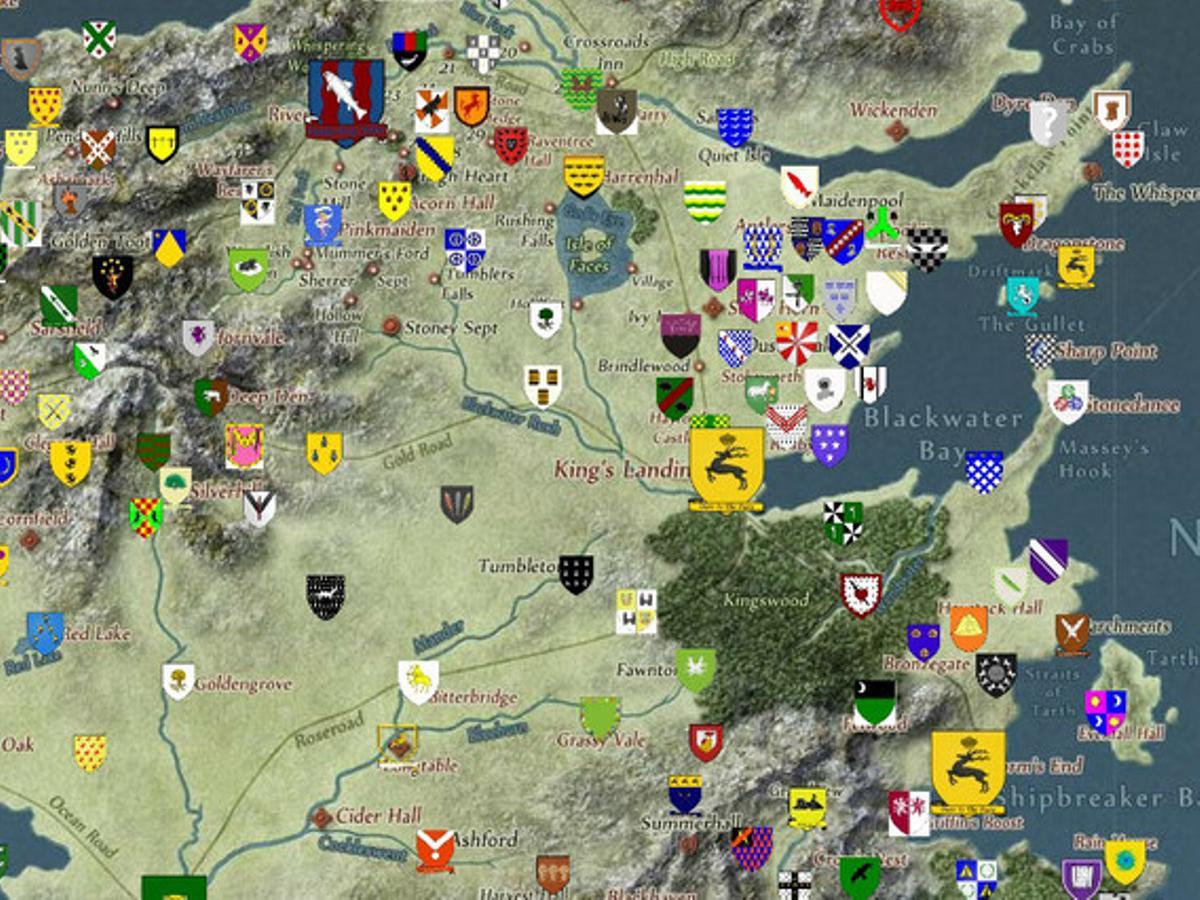Select the teal seahorse sigil at Driftmark
1200x900 pixels.
1022,296
